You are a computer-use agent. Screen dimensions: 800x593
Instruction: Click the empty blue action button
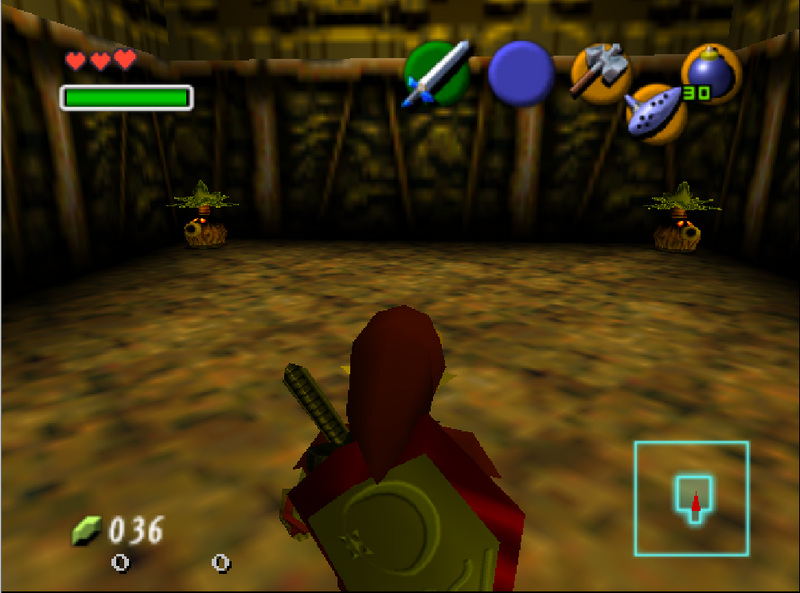tap(521, 74)
